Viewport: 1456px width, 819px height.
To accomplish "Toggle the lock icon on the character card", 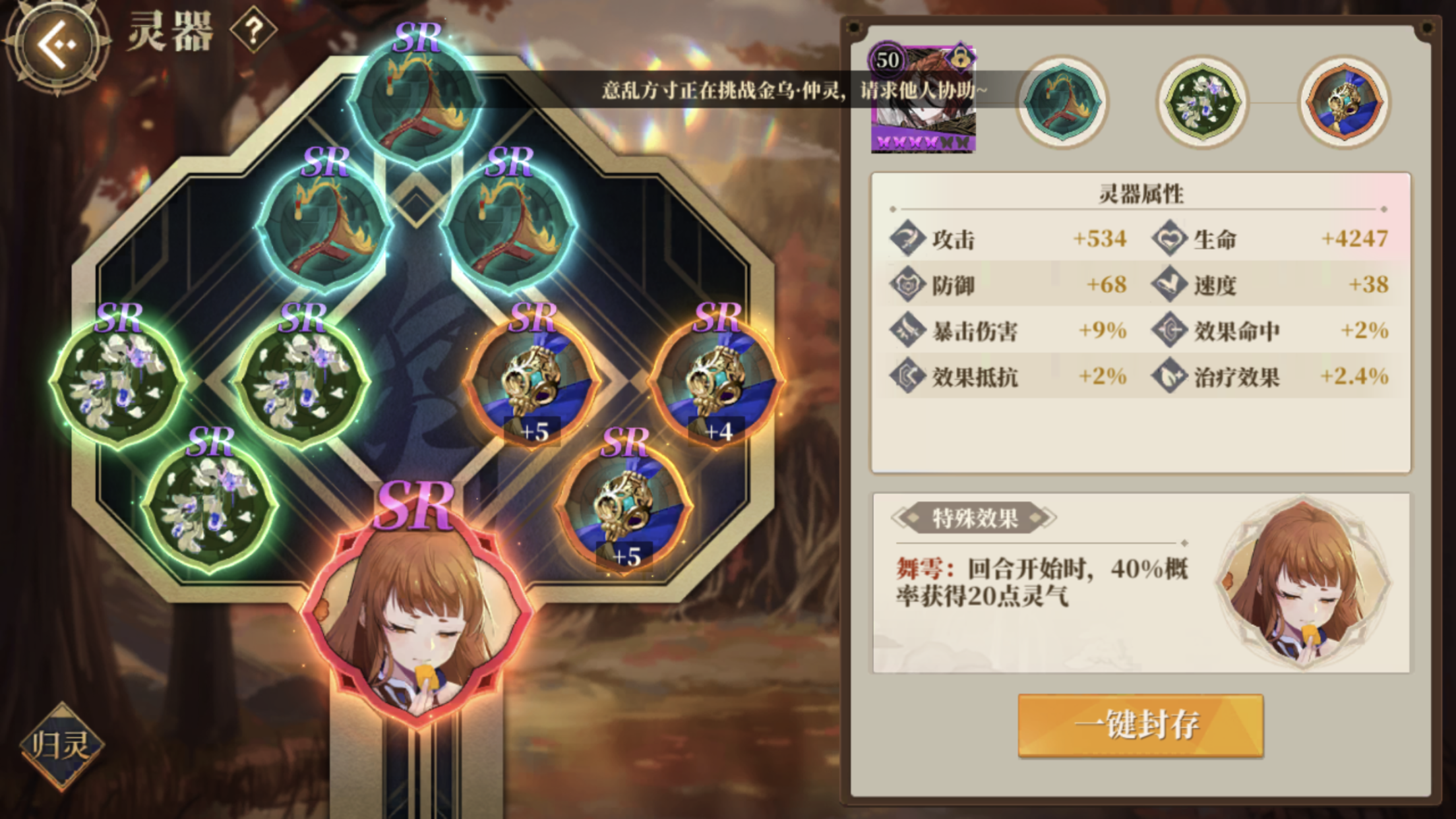I will (x=959, y=59).
